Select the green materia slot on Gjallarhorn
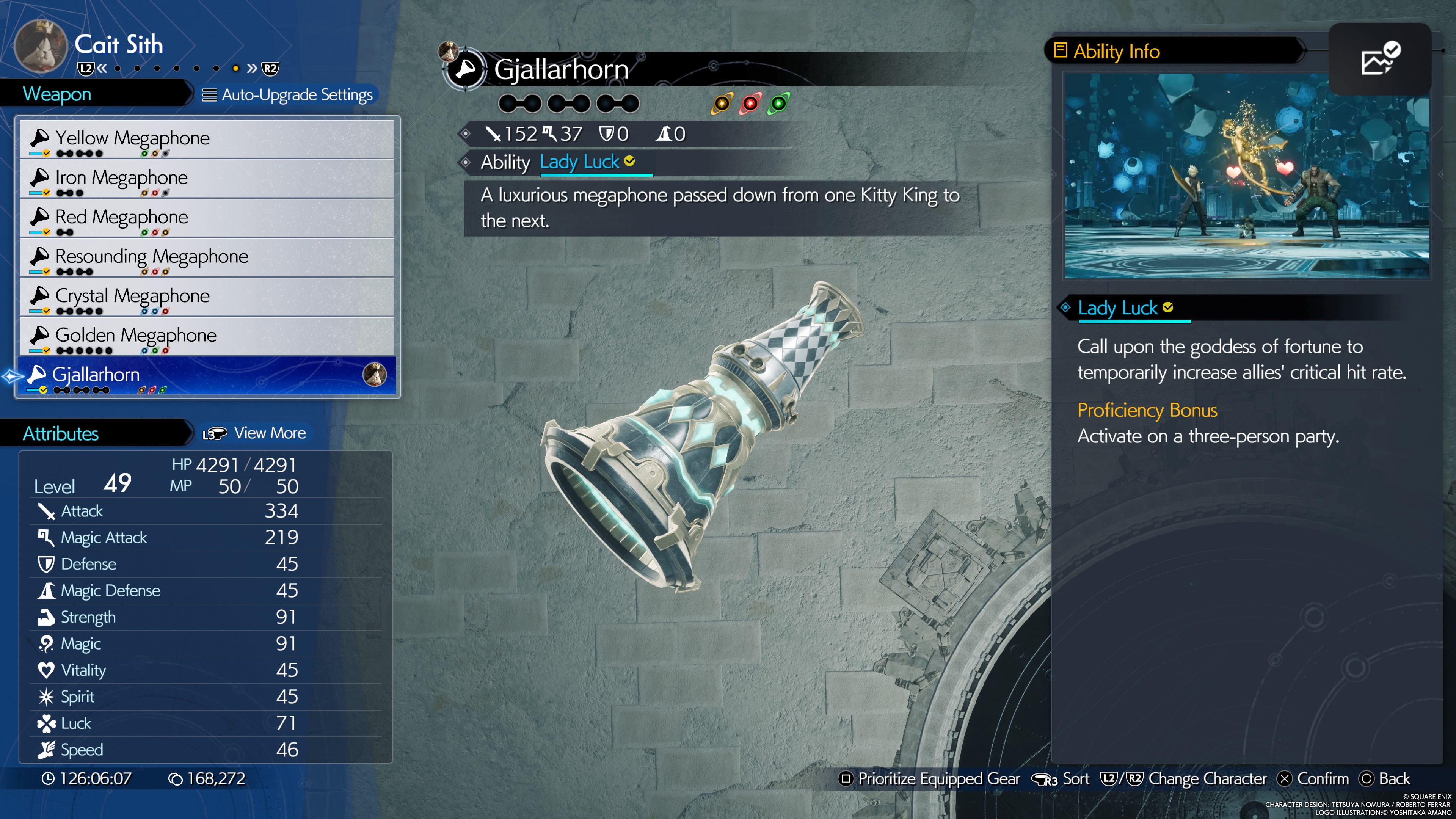The width and height of the screenshot is (1456, 819). tap(778, 104)
